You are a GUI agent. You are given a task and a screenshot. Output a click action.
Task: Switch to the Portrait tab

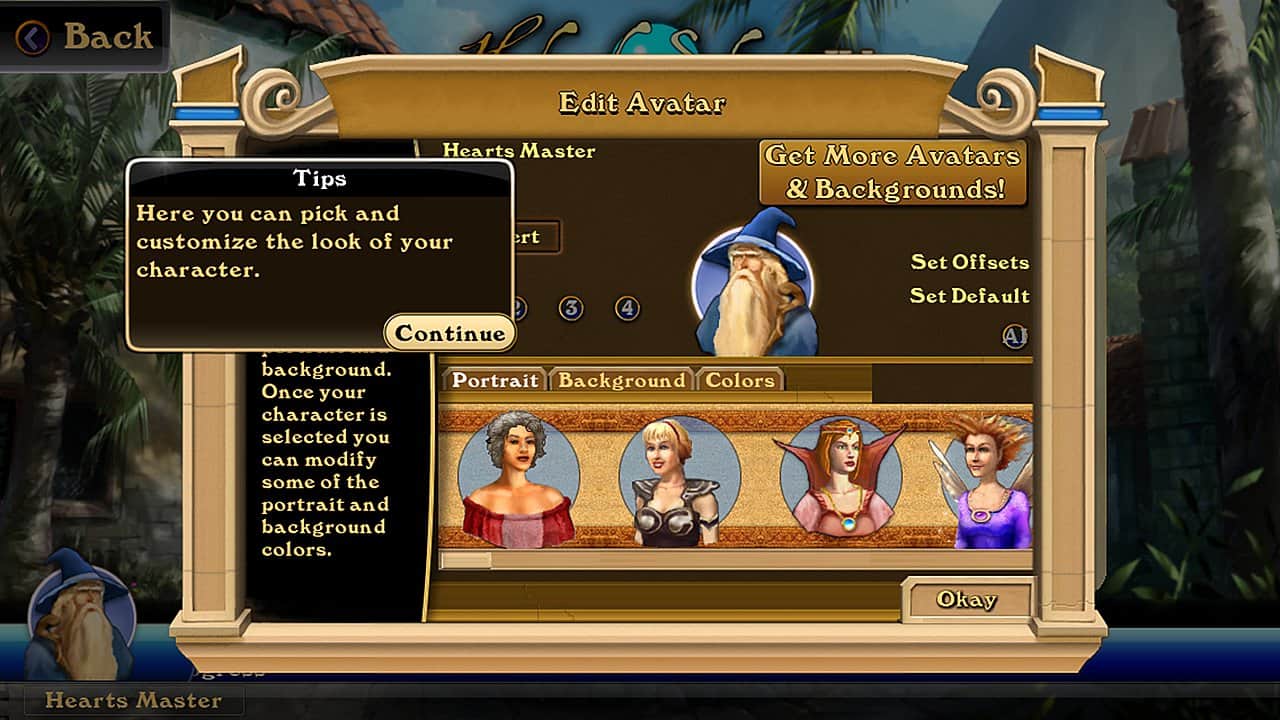[x=495, y=380]
